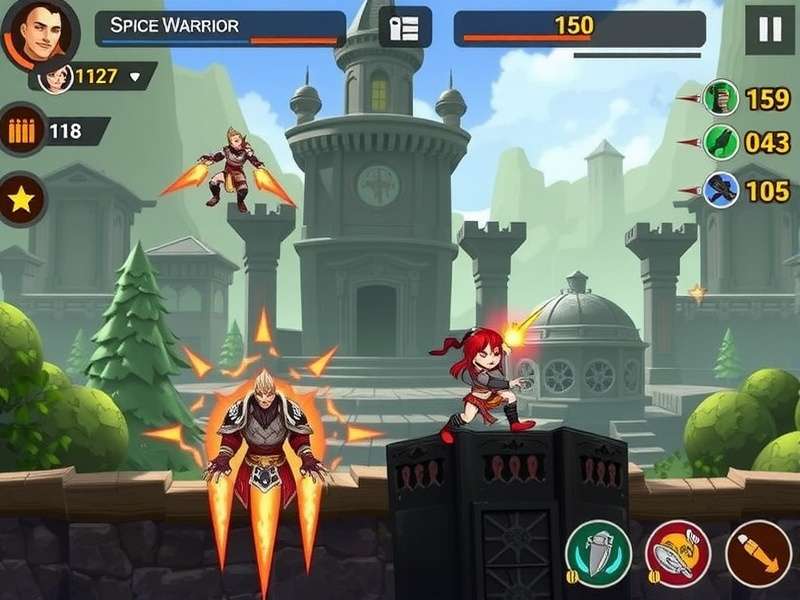Screen dimensions: 800x600
Task: Use the red winged helmet skill
Action: (x=677, y=553)
